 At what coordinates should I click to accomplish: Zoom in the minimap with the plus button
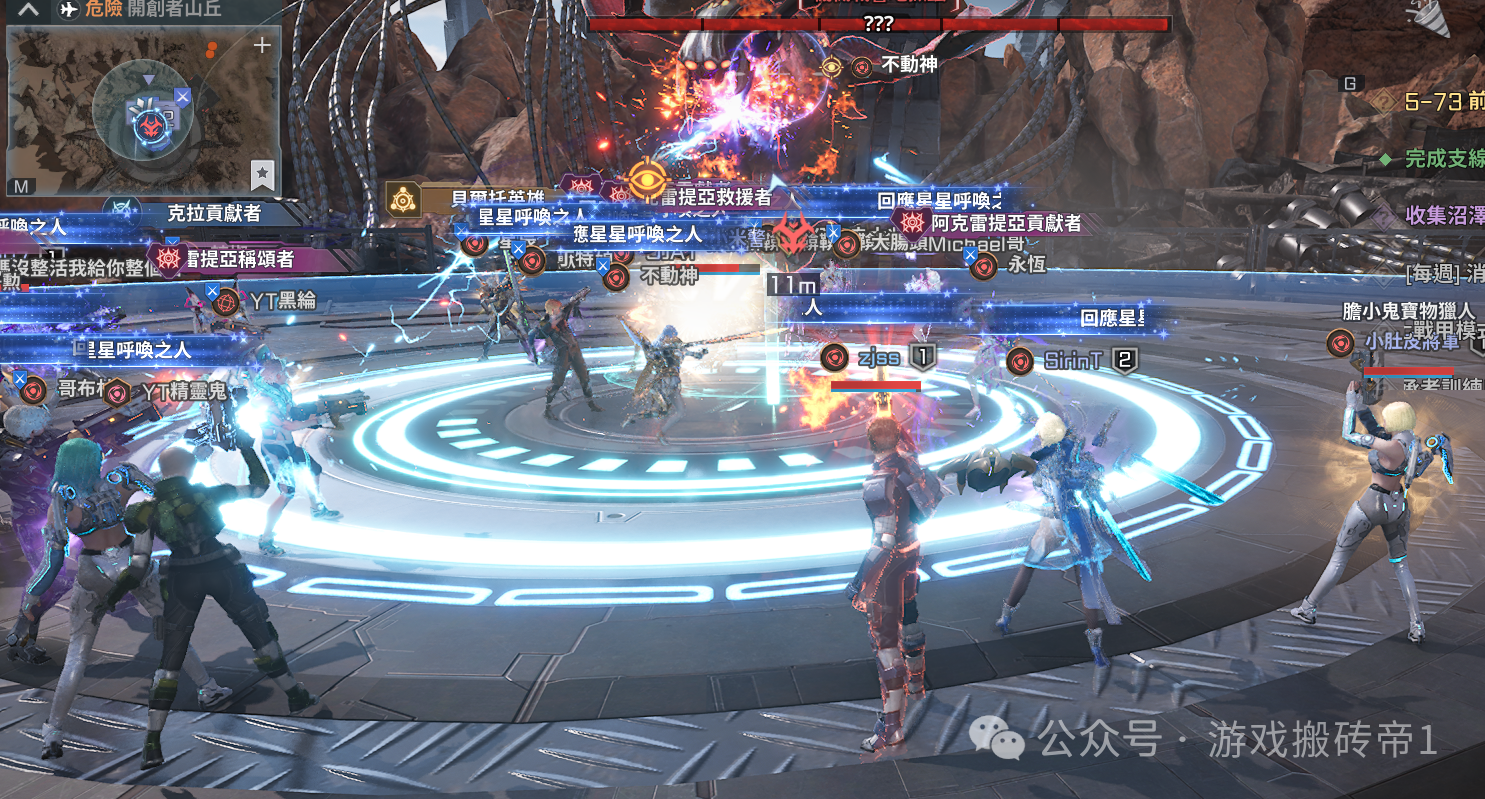coord(262,46)
